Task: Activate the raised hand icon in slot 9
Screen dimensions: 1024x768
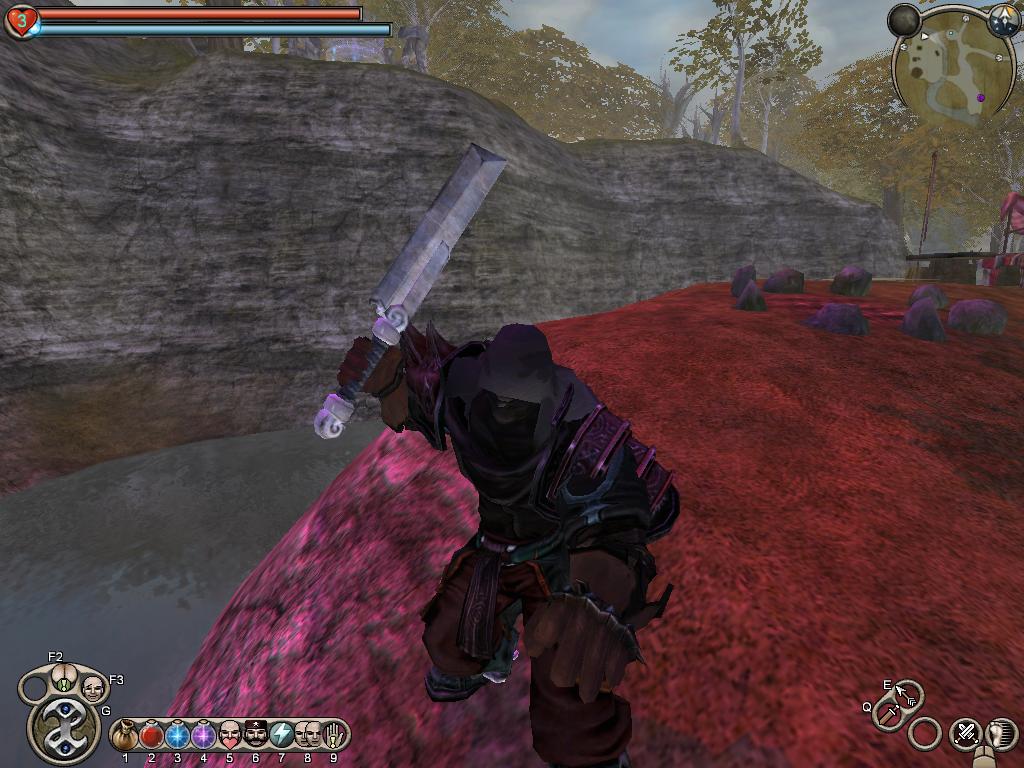Action: tap(333, 736)
